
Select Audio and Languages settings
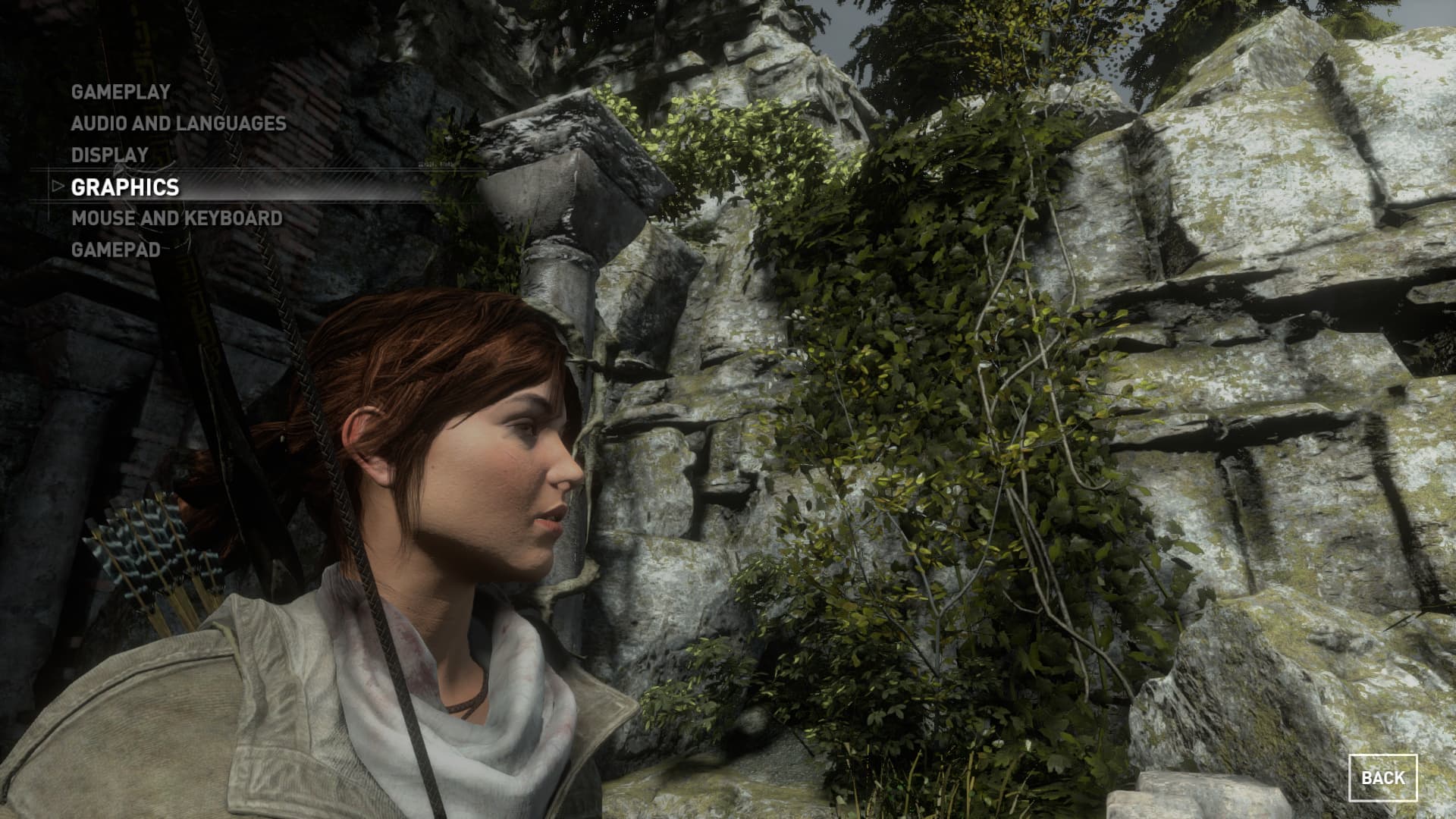click(178, 124)
